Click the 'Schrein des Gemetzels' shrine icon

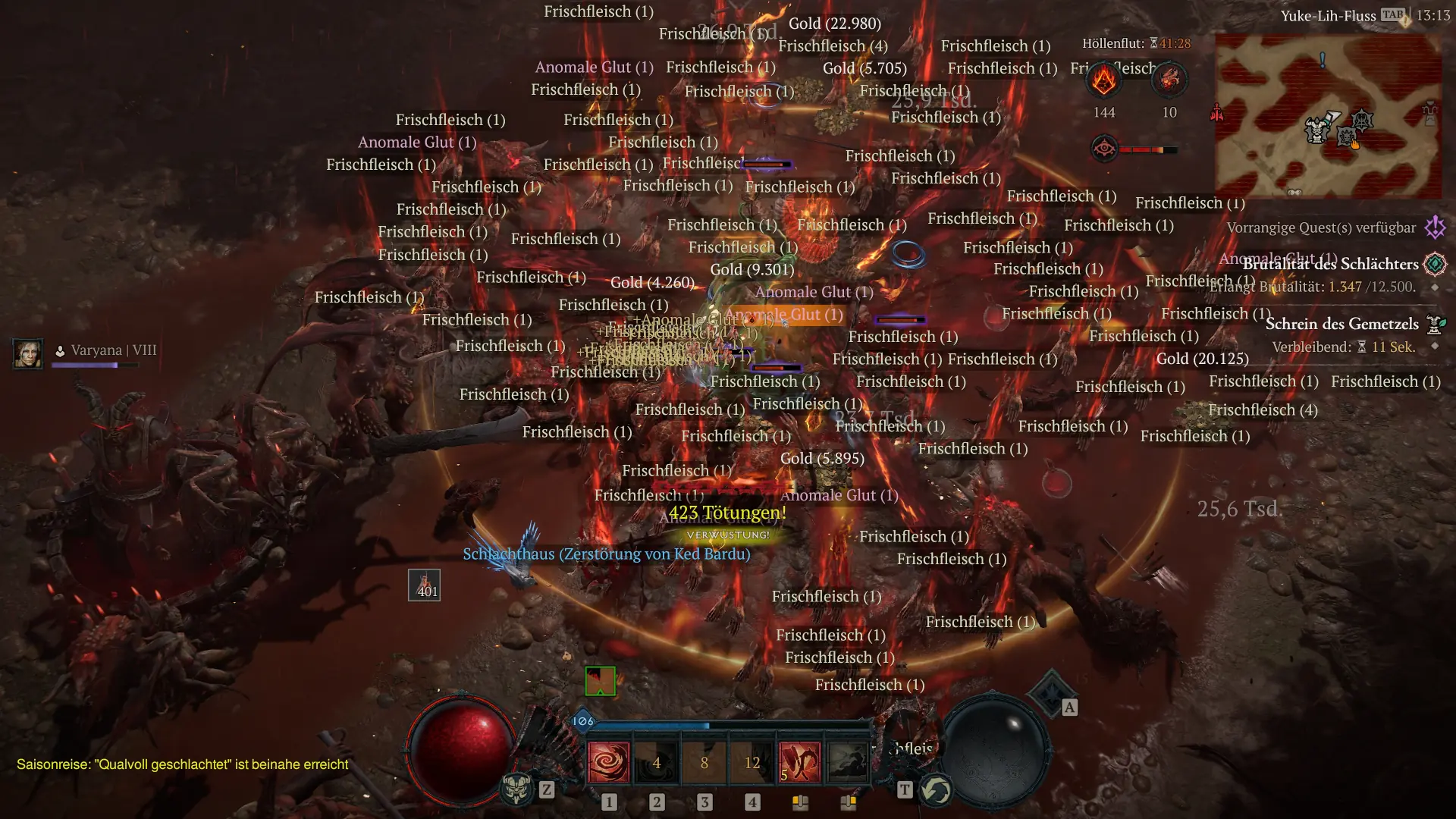pos(1435,324)
